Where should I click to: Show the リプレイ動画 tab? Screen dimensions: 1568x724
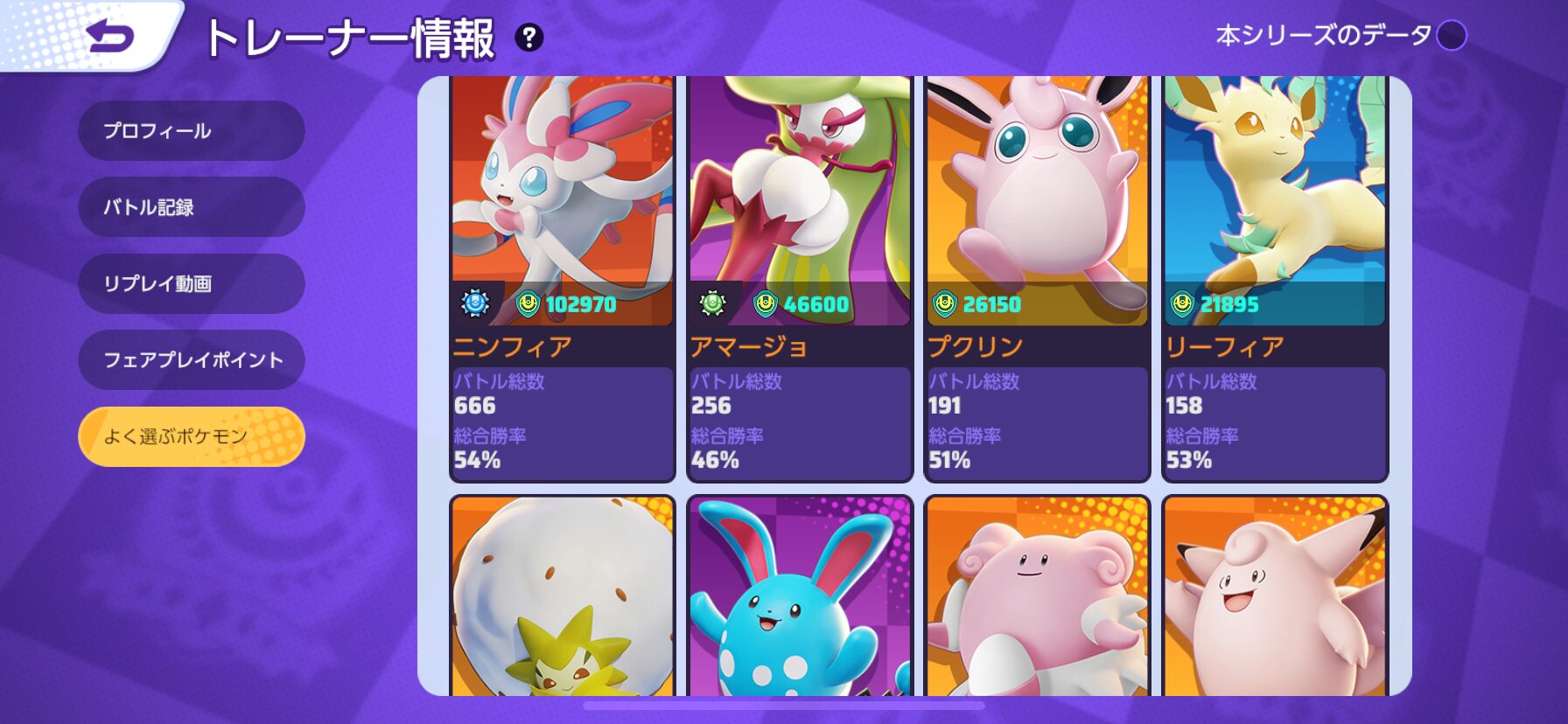coord(192,283)
